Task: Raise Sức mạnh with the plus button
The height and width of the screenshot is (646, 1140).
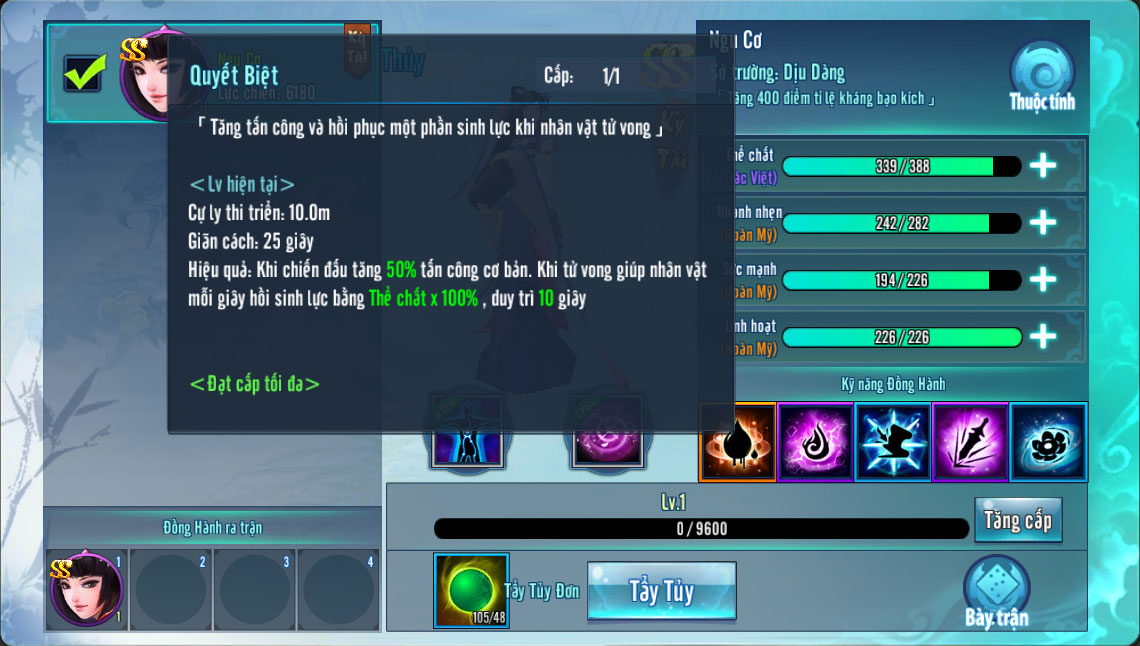Action: click(1043, 280)
